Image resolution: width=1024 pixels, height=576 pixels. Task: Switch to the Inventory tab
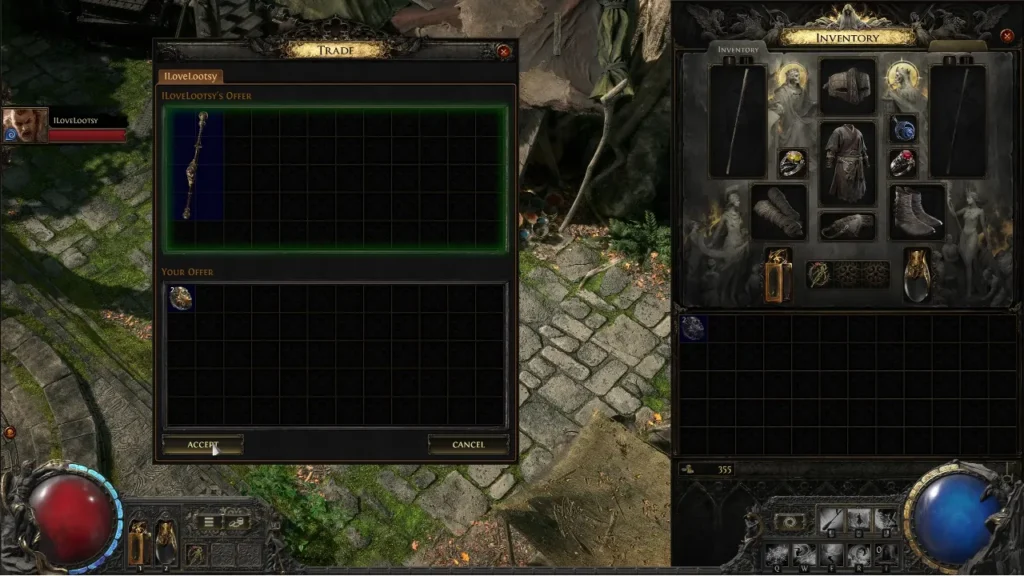739,49
